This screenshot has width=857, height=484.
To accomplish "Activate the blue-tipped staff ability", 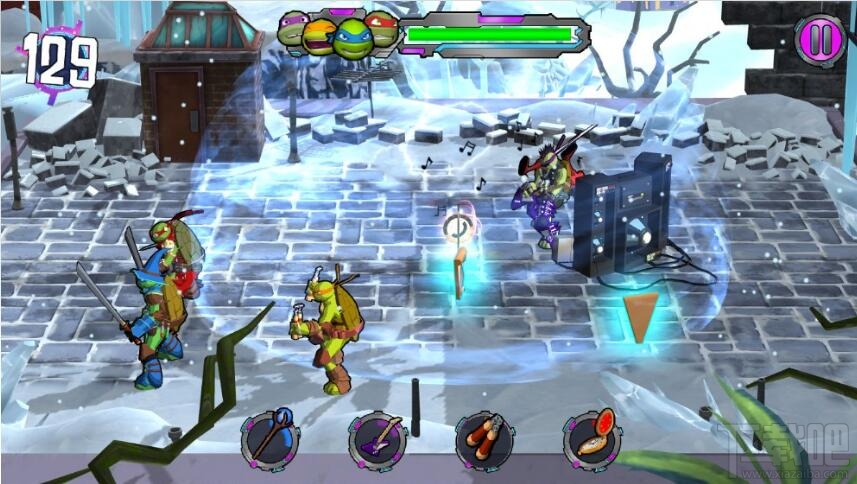I will [x=270, y=439].
